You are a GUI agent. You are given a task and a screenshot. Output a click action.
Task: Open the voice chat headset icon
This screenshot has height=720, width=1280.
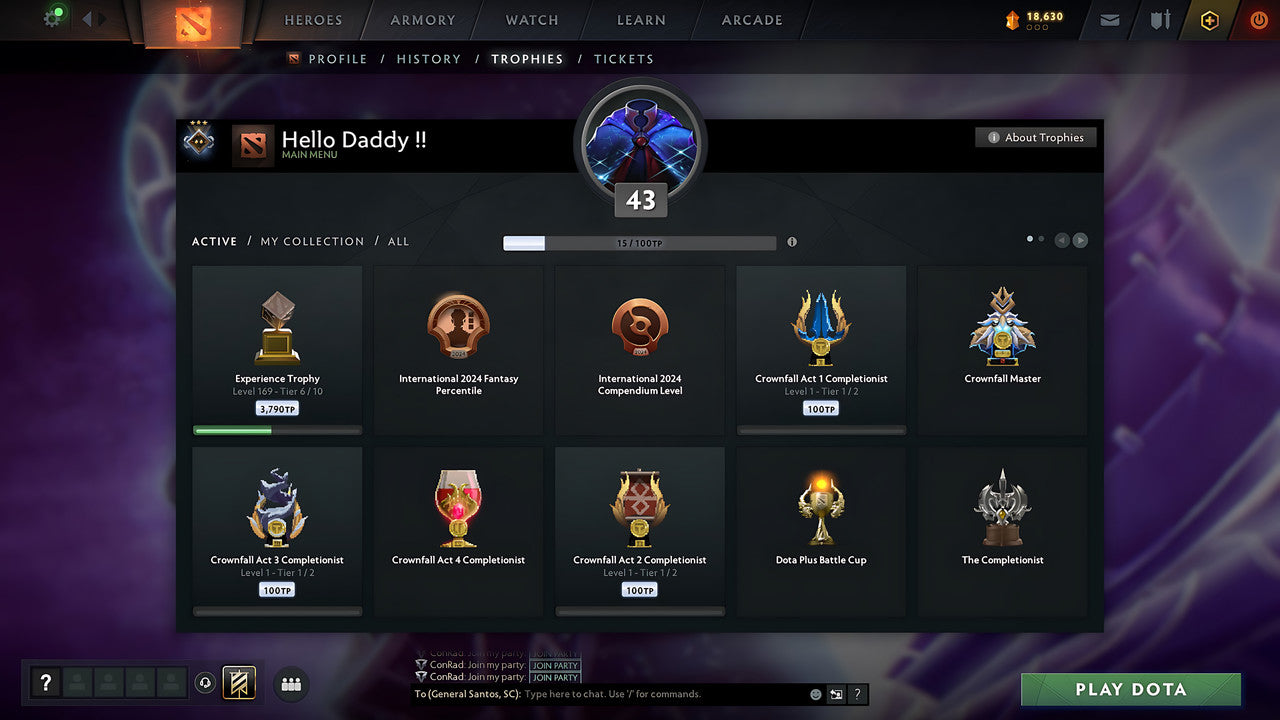[x=207, y=683]
